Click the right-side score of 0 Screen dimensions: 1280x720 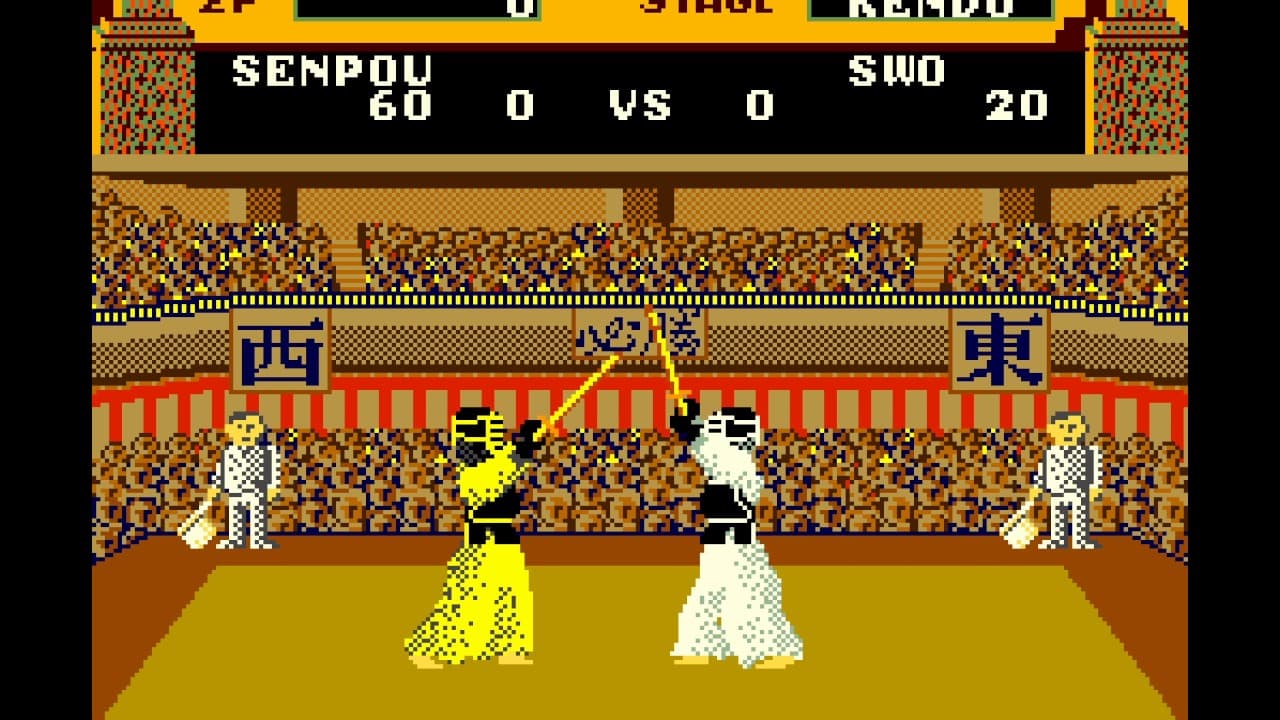pos(759,104)
